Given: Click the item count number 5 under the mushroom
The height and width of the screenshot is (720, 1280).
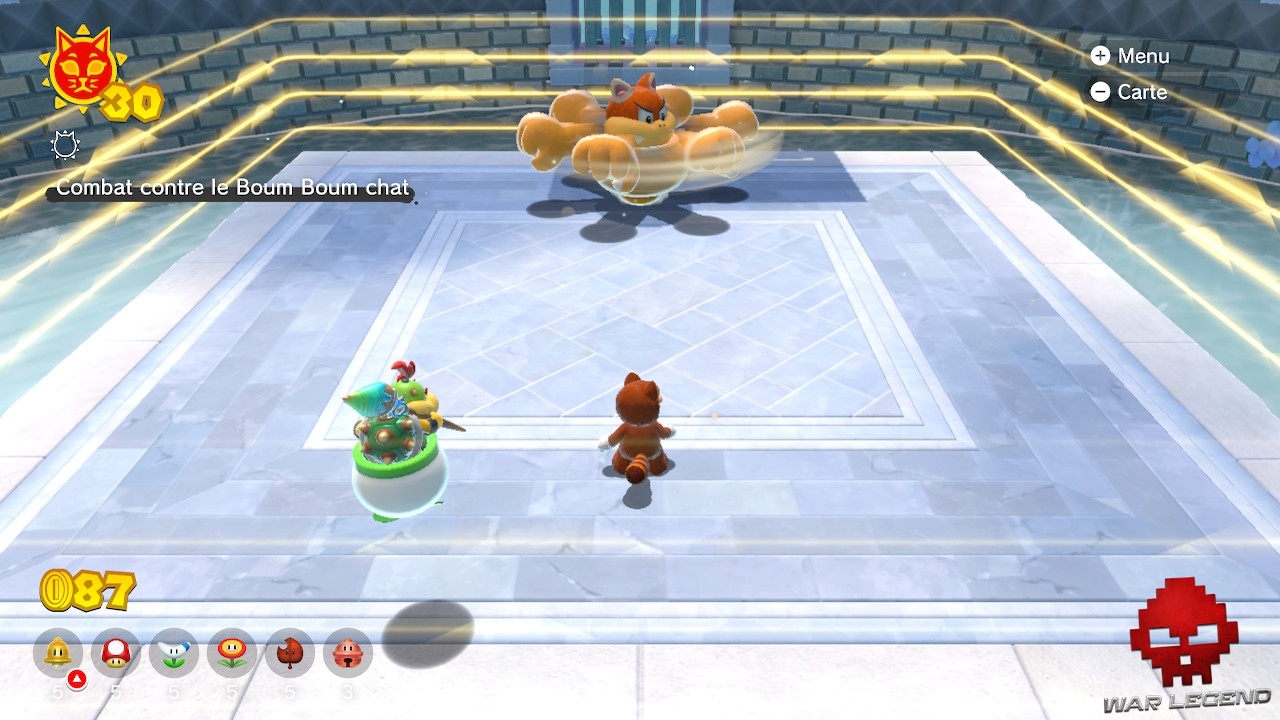Looking at the screenshot, I should pos(115,688).
